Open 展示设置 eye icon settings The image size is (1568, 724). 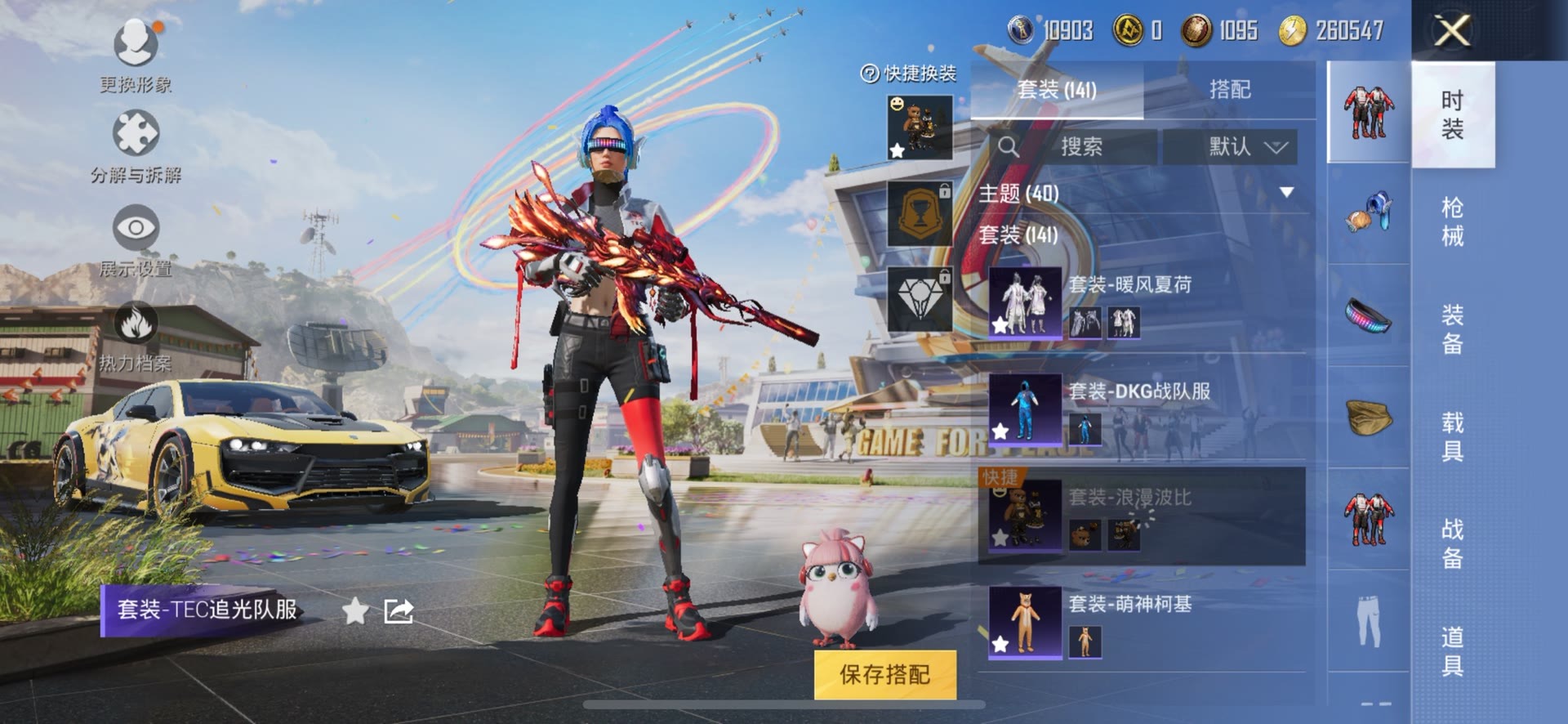pyautogui.click(x=136, y=230)
